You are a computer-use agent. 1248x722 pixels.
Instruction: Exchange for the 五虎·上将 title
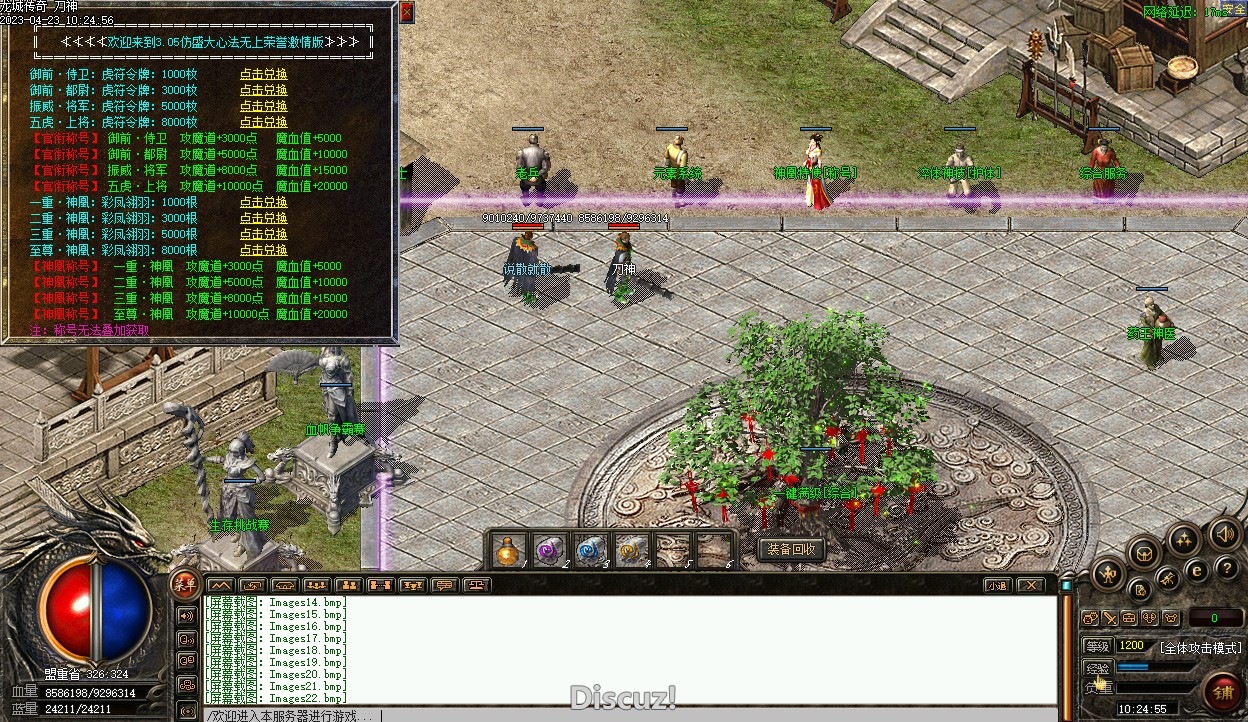tap(263, 122)
